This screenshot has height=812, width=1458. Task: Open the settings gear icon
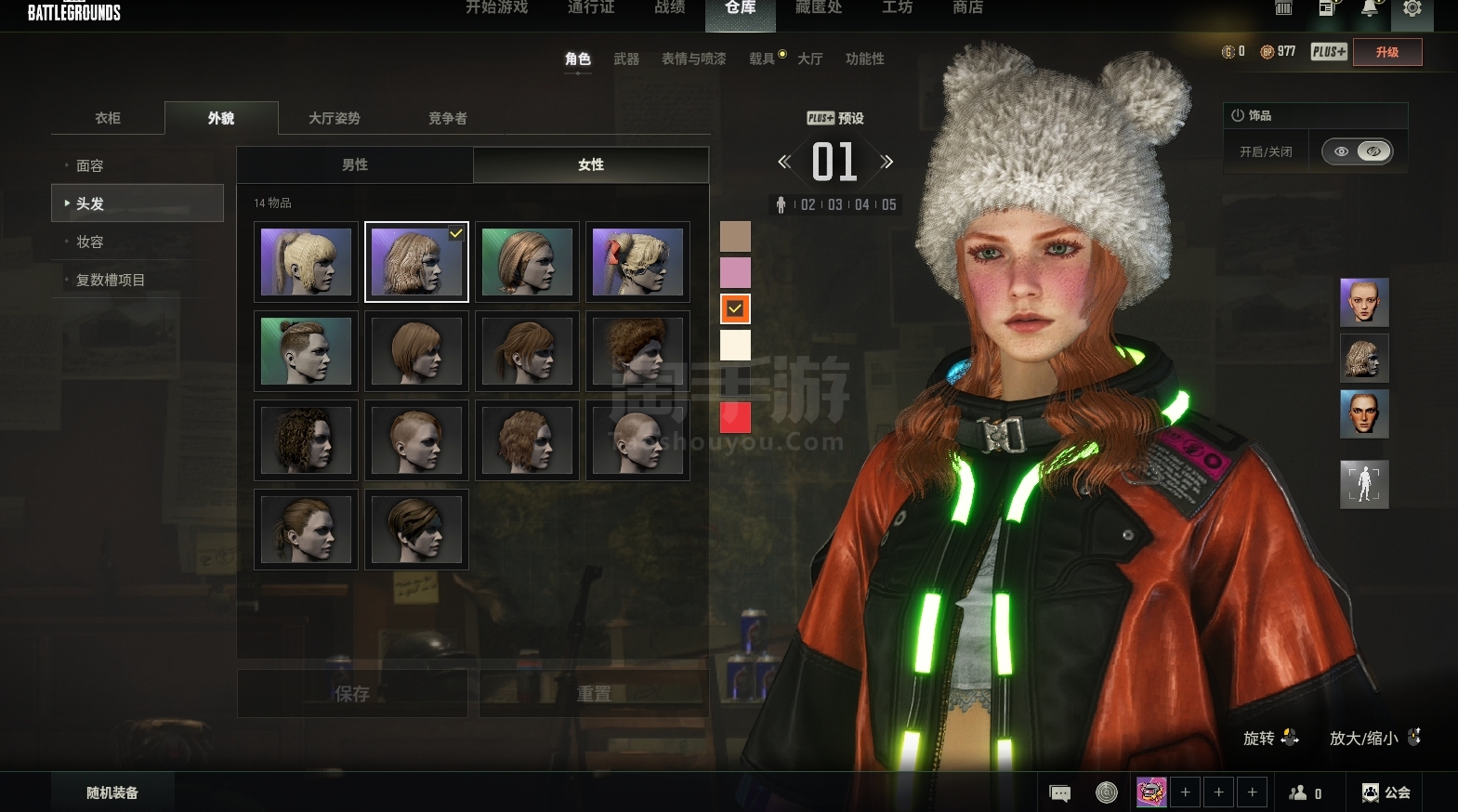pyautogui.click(x=1412, y=9)
